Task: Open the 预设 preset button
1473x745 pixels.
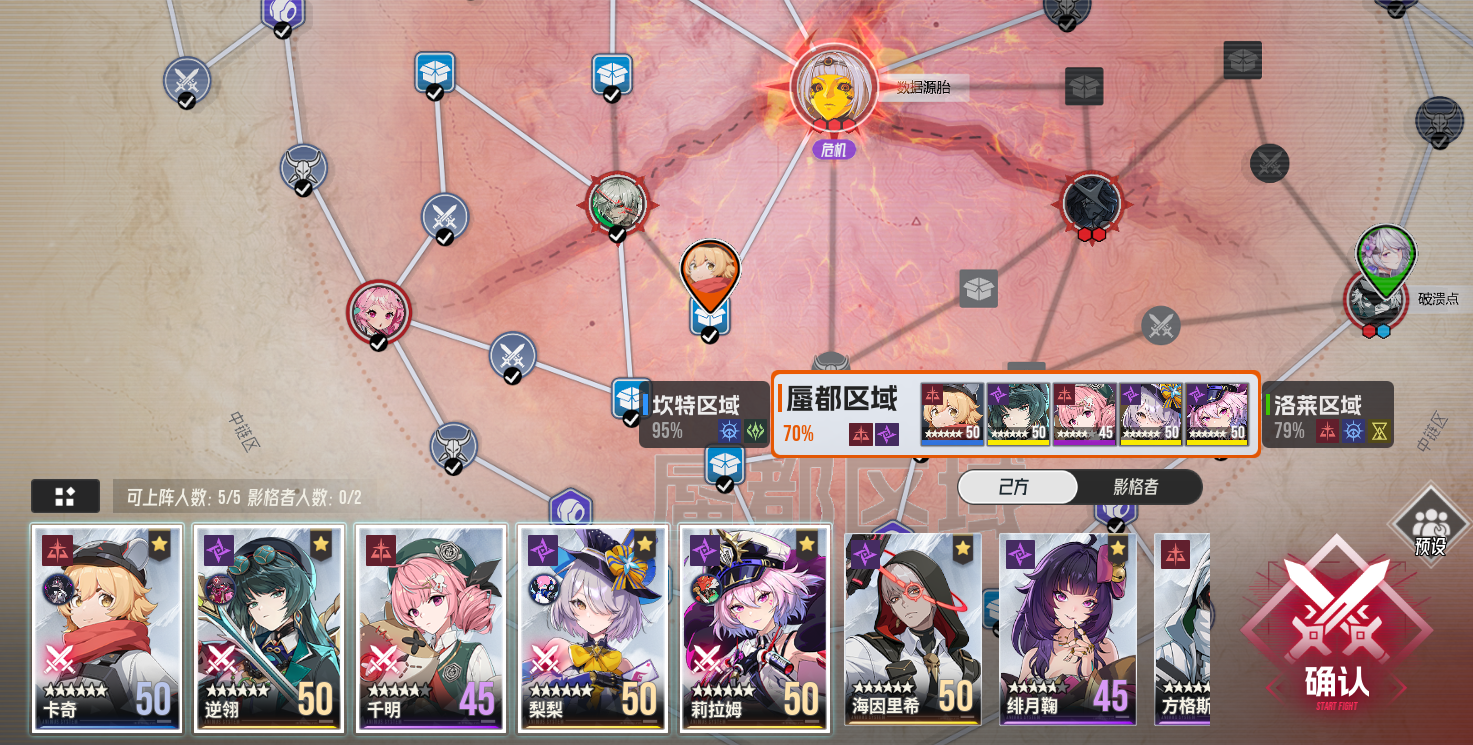Action: (1434, 522)
